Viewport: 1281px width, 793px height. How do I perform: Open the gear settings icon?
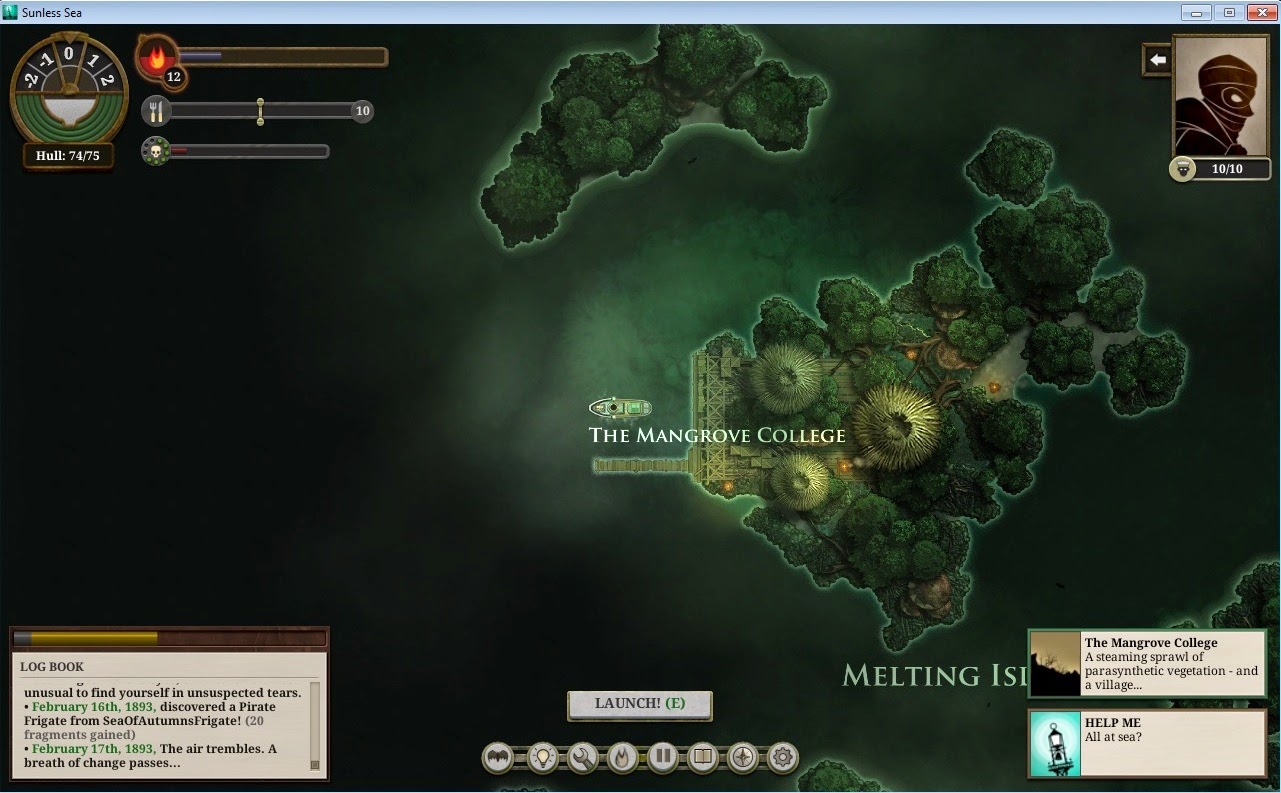point(783,758)
